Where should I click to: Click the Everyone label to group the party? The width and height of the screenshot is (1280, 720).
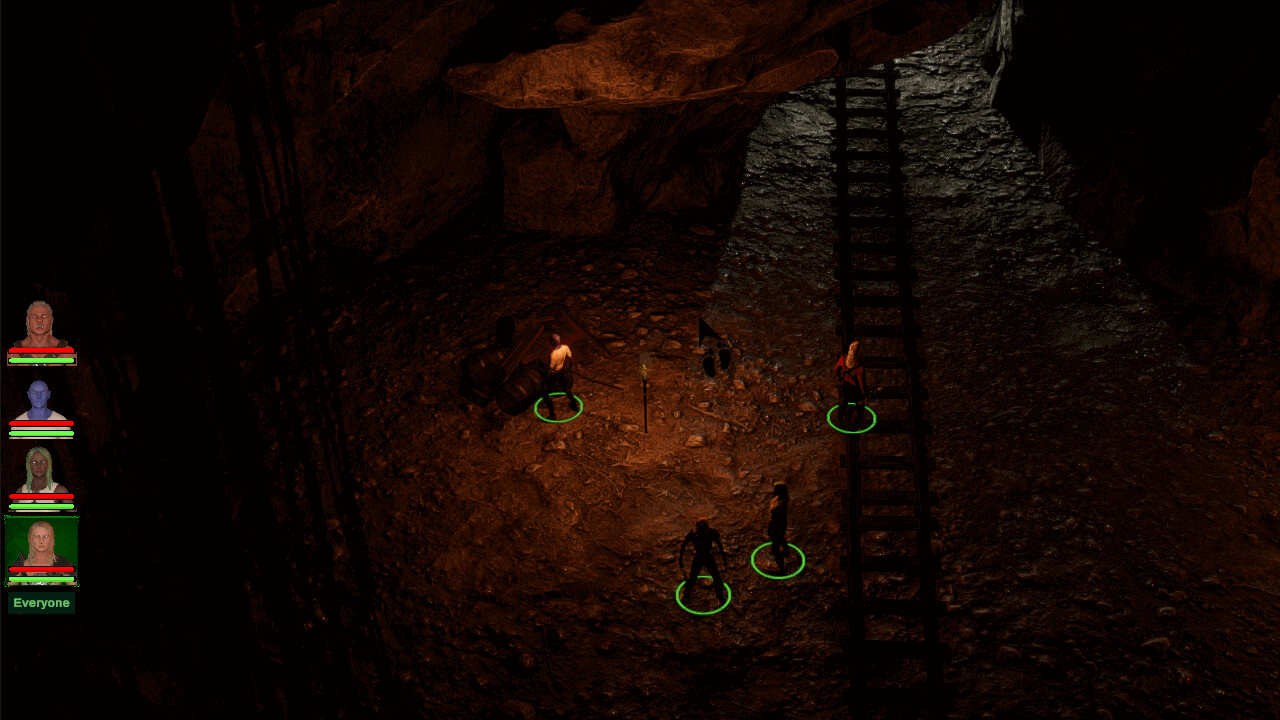(40, 603)
